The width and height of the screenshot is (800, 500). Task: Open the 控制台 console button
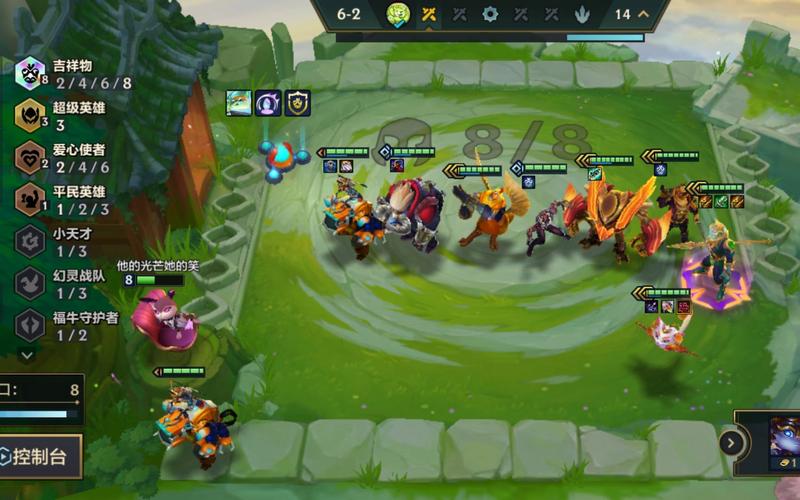point(40,456)
